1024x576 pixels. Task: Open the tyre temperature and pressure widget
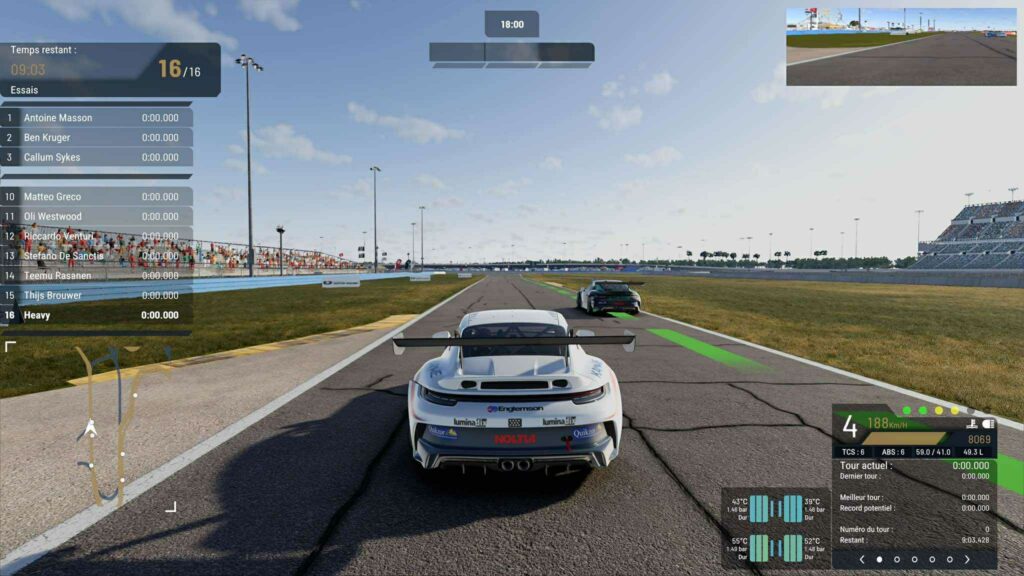(x=776, y=529)
